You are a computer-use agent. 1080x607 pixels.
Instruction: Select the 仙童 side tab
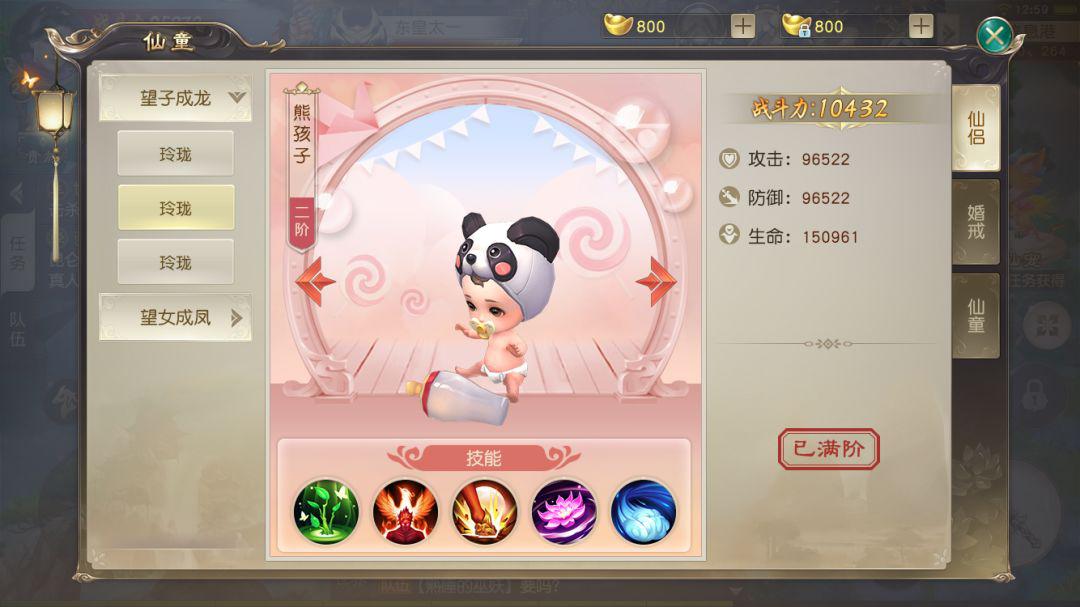click(975, 316)
